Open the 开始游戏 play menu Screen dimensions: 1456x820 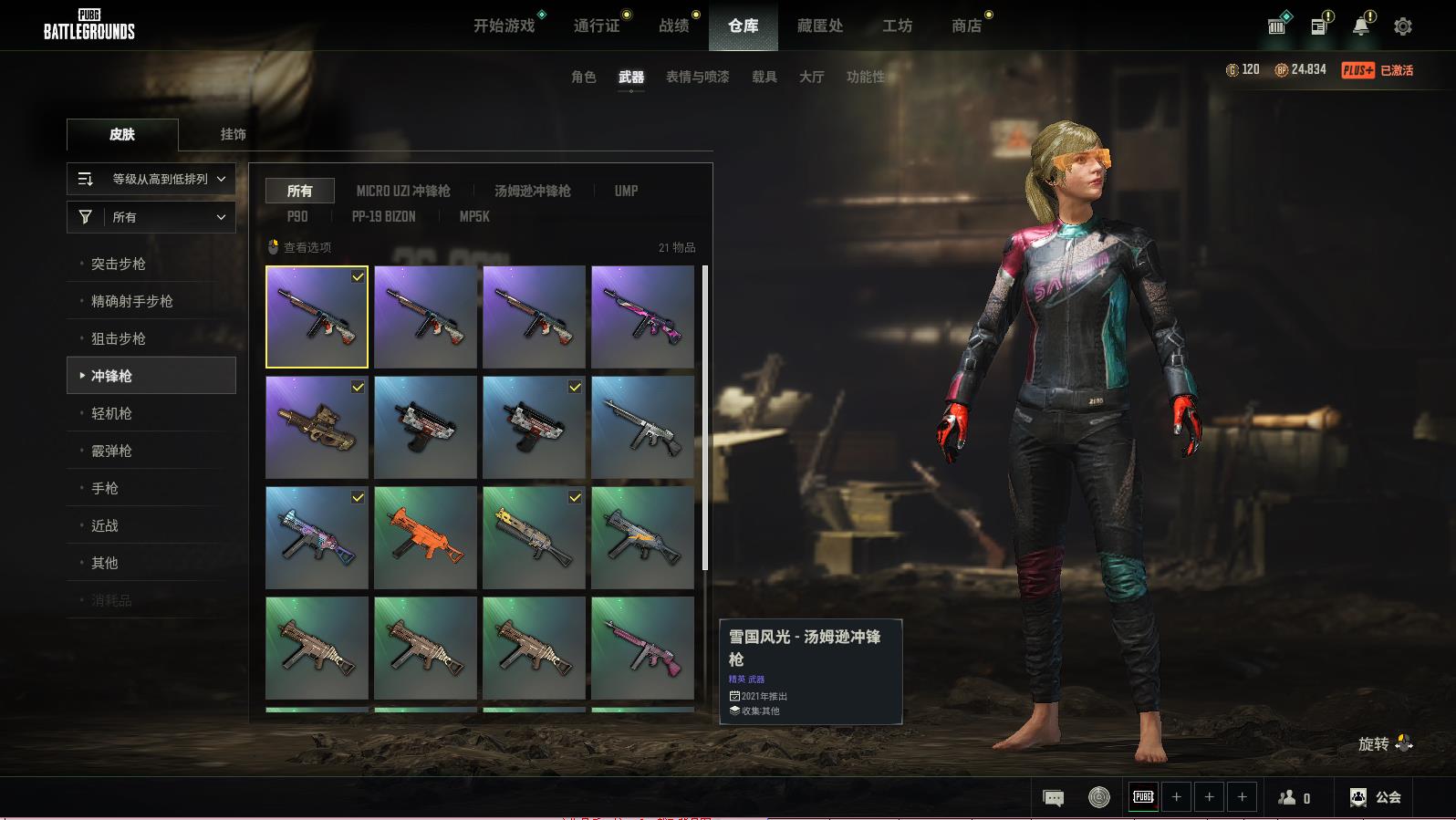click(x=504, y=26)
